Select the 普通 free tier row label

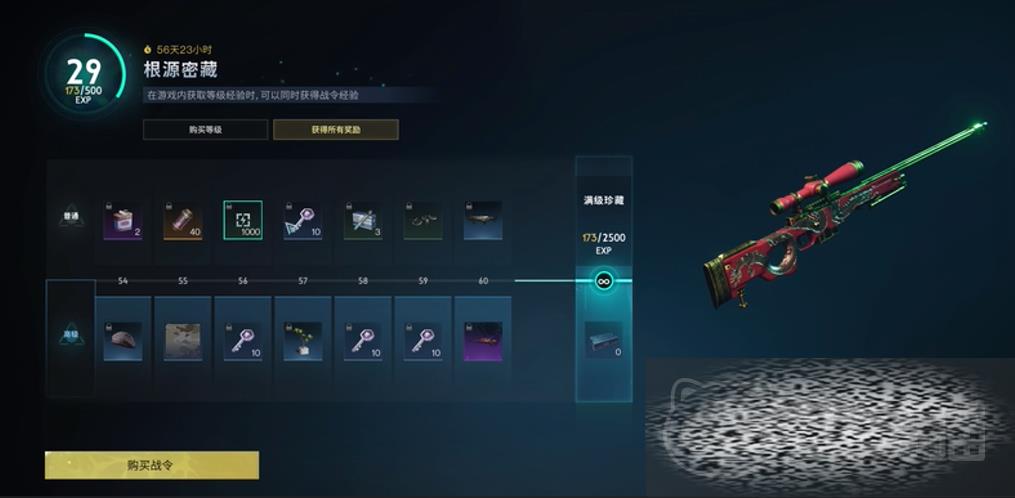(x=71, y=217)
